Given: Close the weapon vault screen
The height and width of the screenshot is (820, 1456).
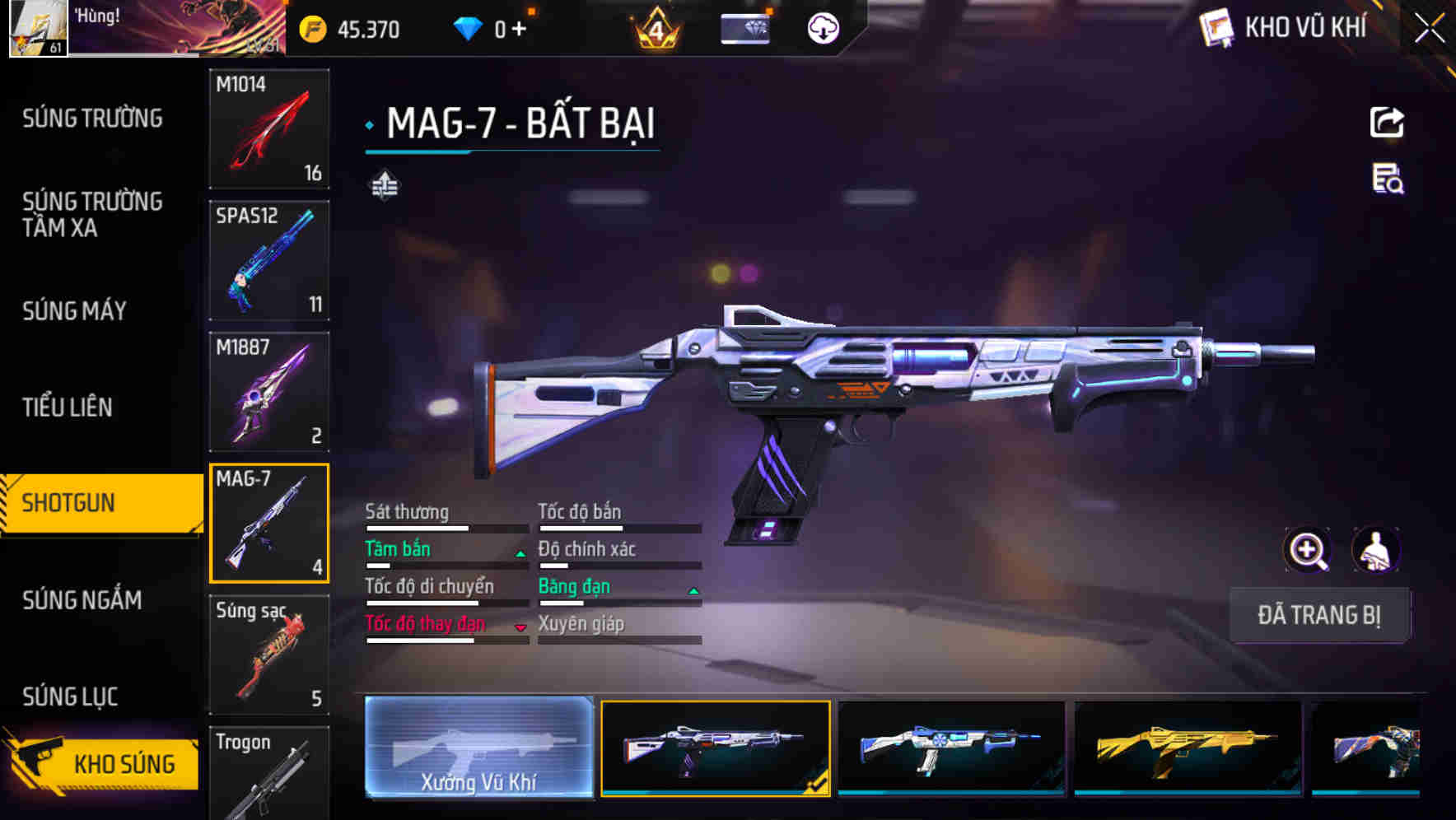Looking at the screenshot, I should pos(1429,29).
